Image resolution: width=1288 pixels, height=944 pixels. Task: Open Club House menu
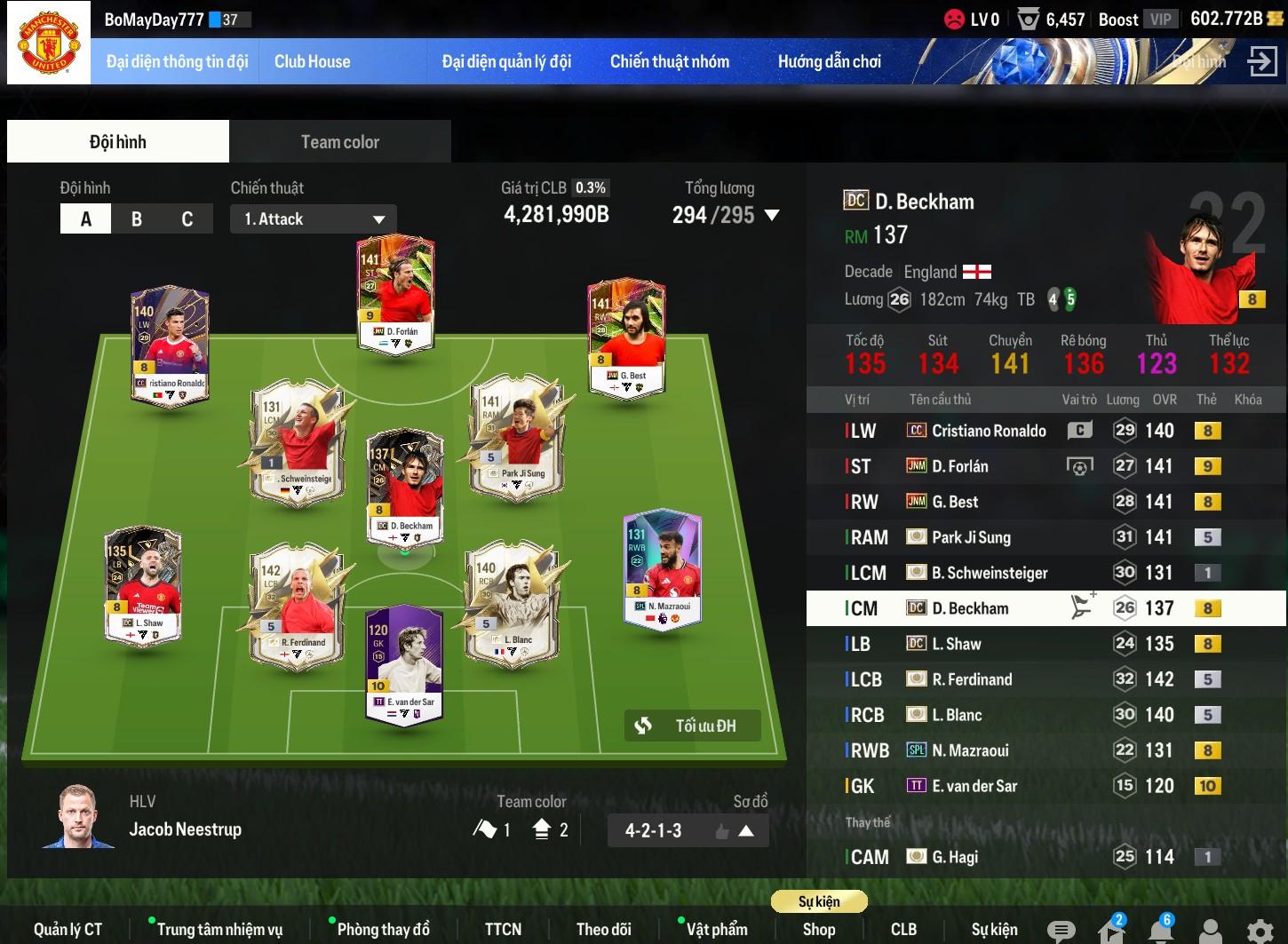(x=312, y=62)
